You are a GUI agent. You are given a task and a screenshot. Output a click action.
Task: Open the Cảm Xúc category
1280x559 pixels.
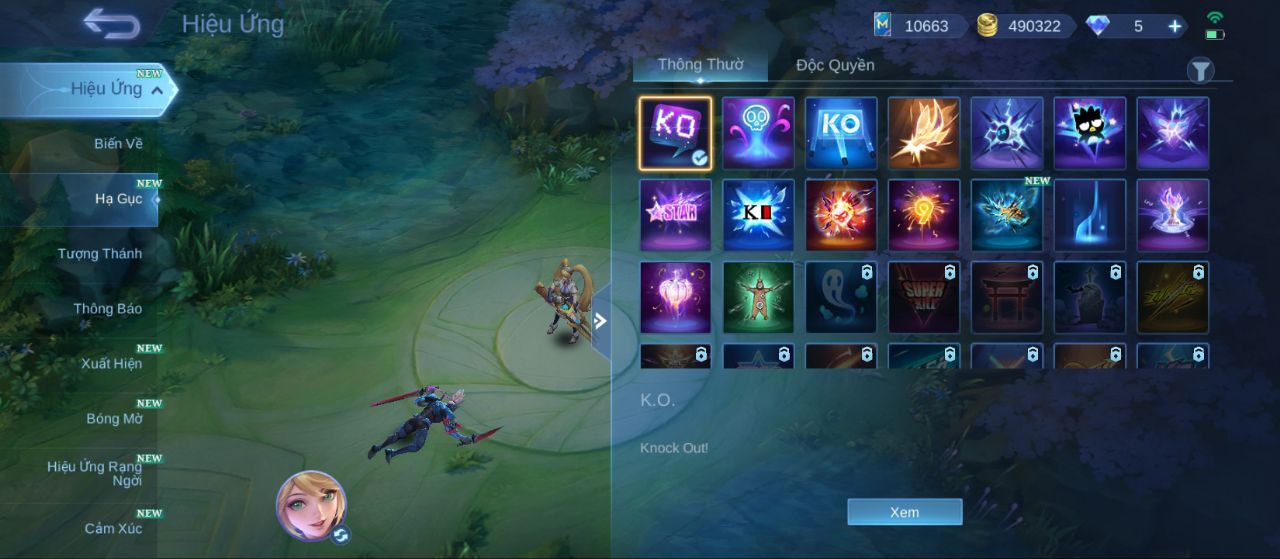(112, 528)
